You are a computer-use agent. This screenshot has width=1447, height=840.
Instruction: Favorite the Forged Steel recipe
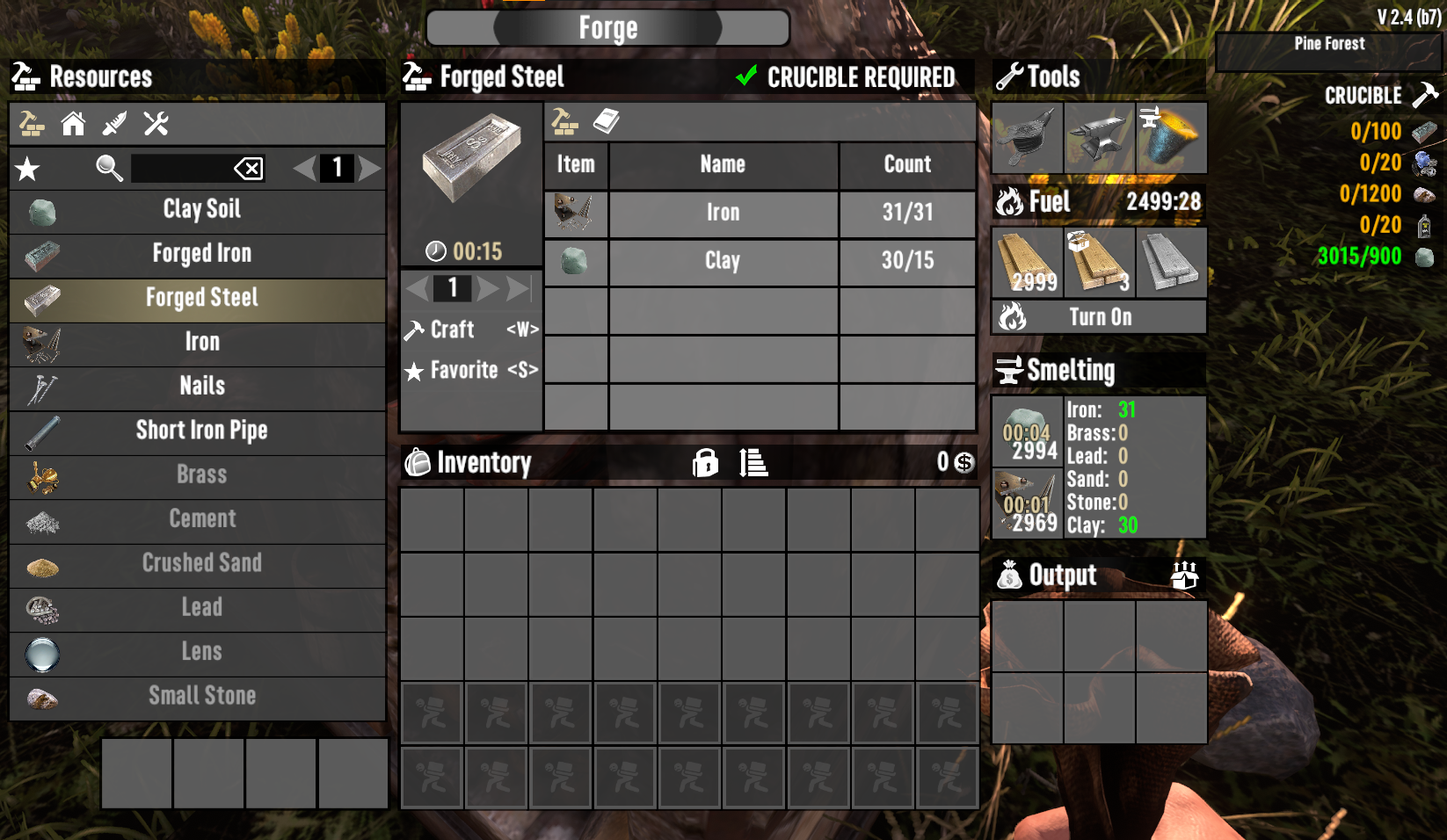(x=471, y=371)
